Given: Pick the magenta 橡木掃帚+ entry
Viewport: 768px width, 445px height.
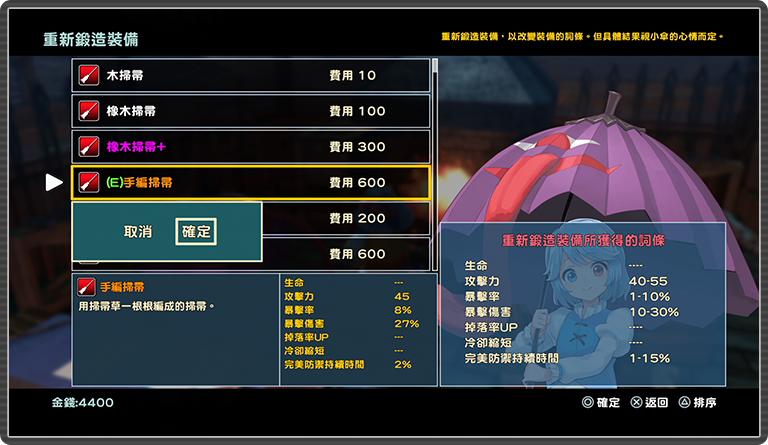Looking at the screenshot, I should pos(251,147).
